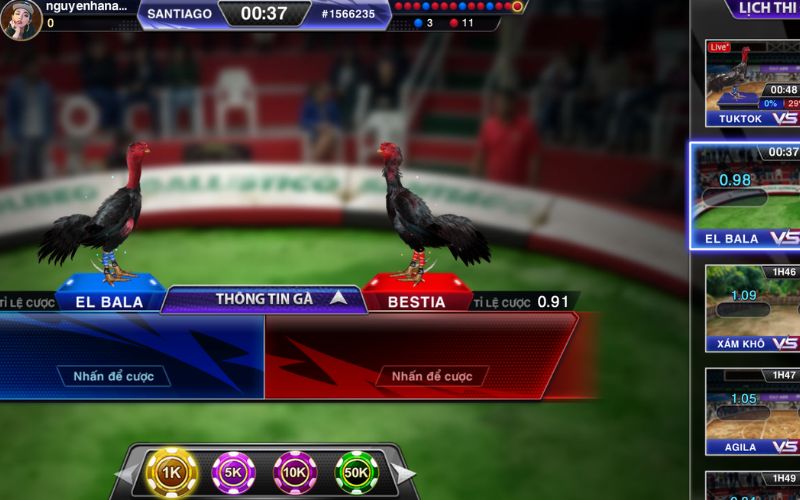The height and width of the screenshot is (500, 800).
Task: Choose the 5K betting chip
Action: tap(233, 472)
